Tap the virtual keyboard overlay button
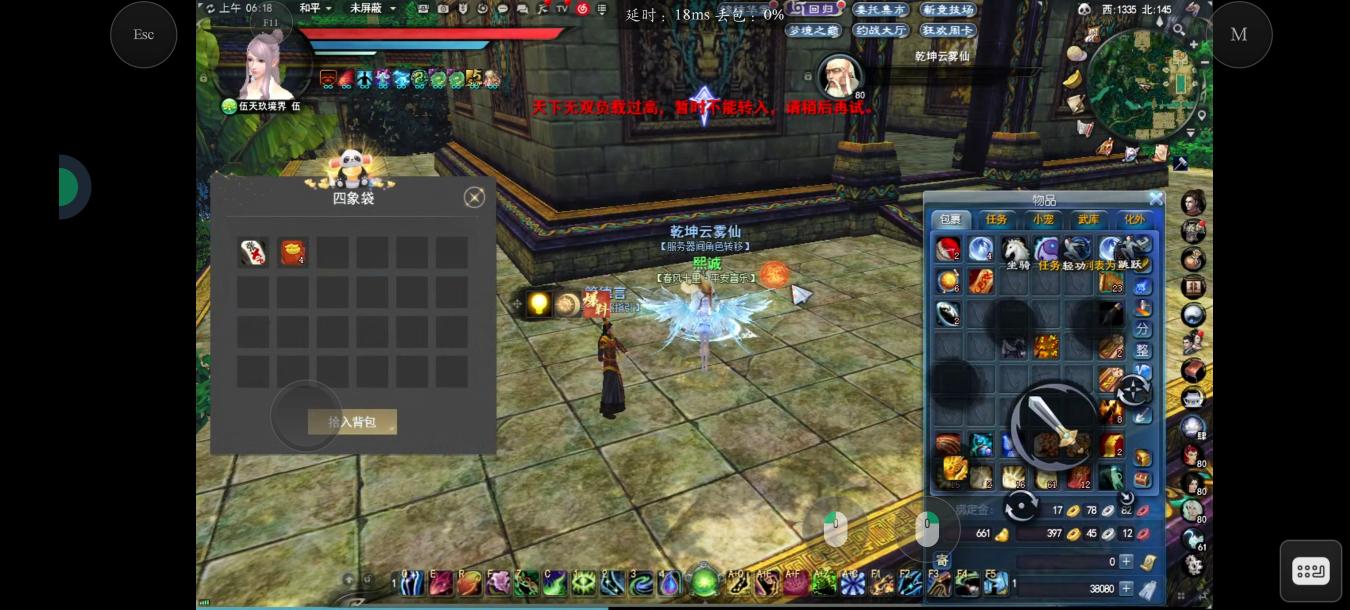The image size is (1350, 610). 1310,571
